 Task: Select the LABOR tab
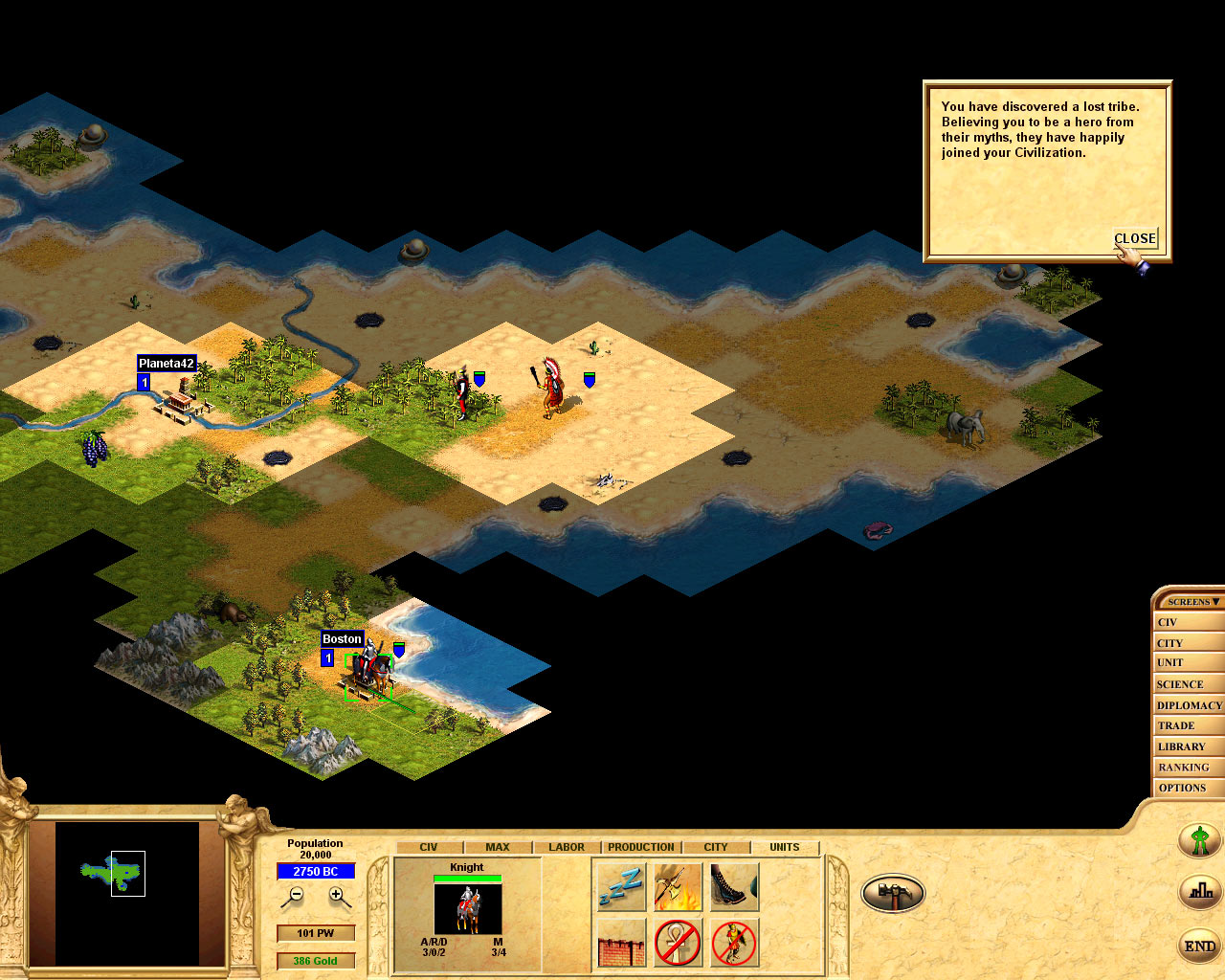(x=565, y=847)
